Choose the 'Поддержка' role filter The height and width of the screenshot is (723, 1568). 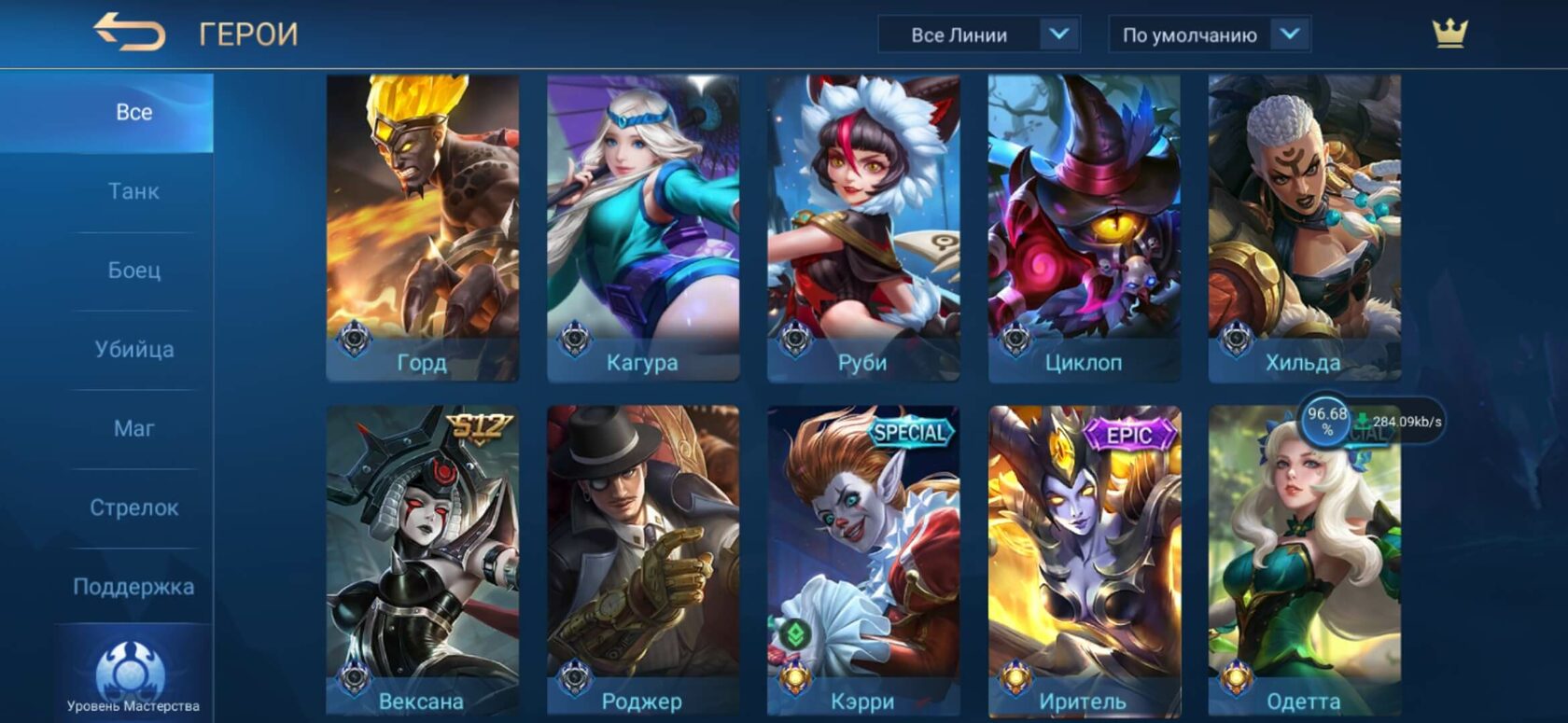tap(133, 587)
